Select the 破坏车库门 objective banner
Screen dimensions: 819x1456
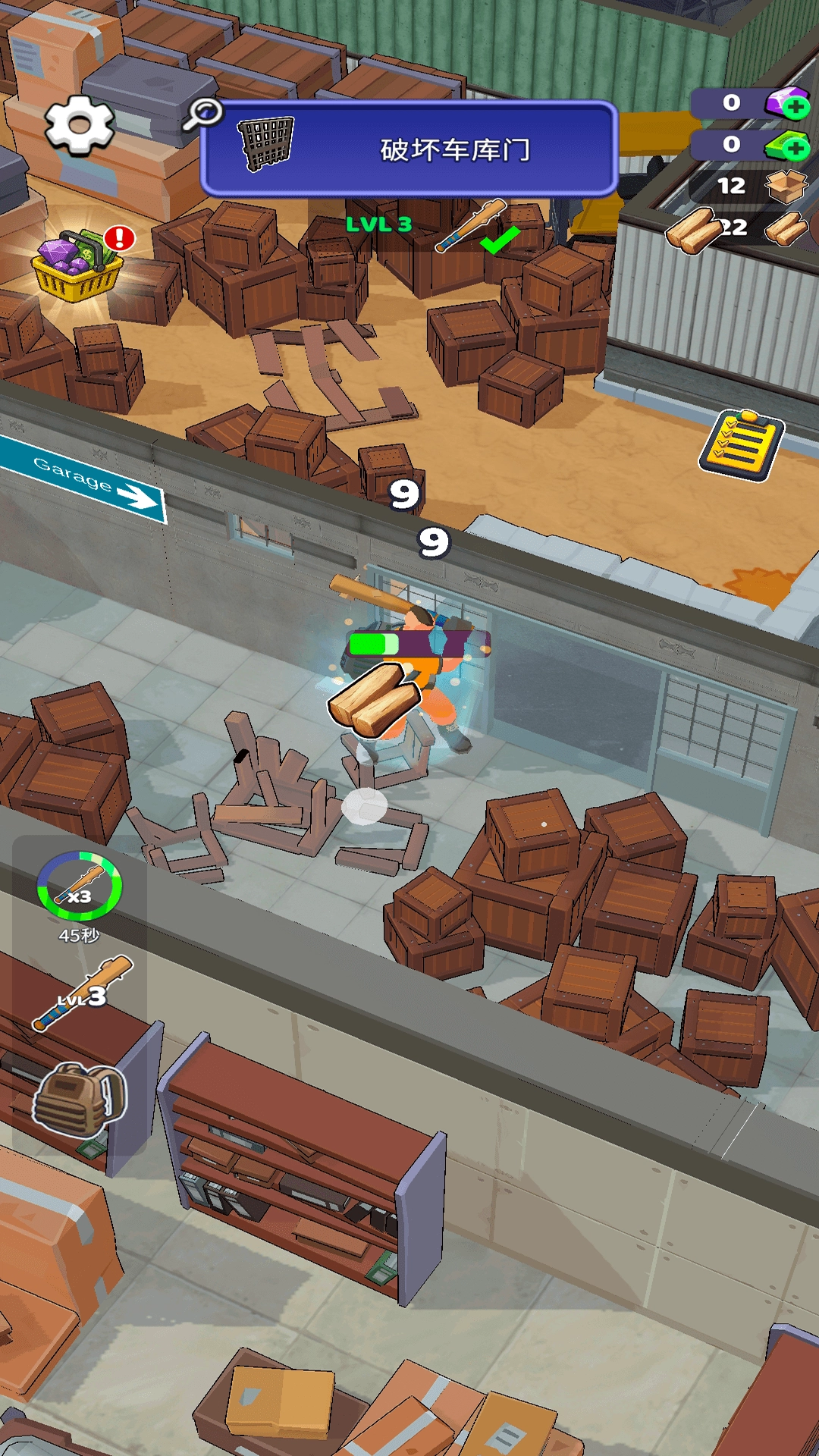pyautogui.click(x=409, y=149)
